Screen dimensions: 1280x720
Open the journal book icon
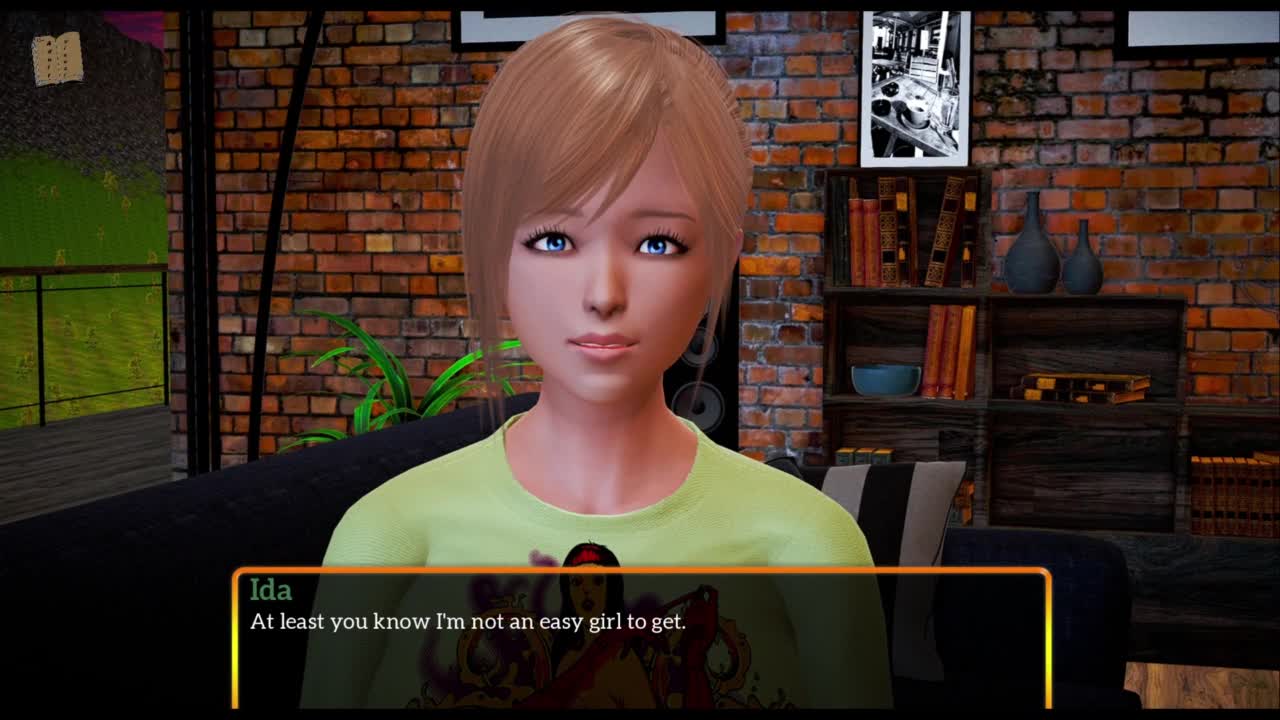(x=57, y=58)
